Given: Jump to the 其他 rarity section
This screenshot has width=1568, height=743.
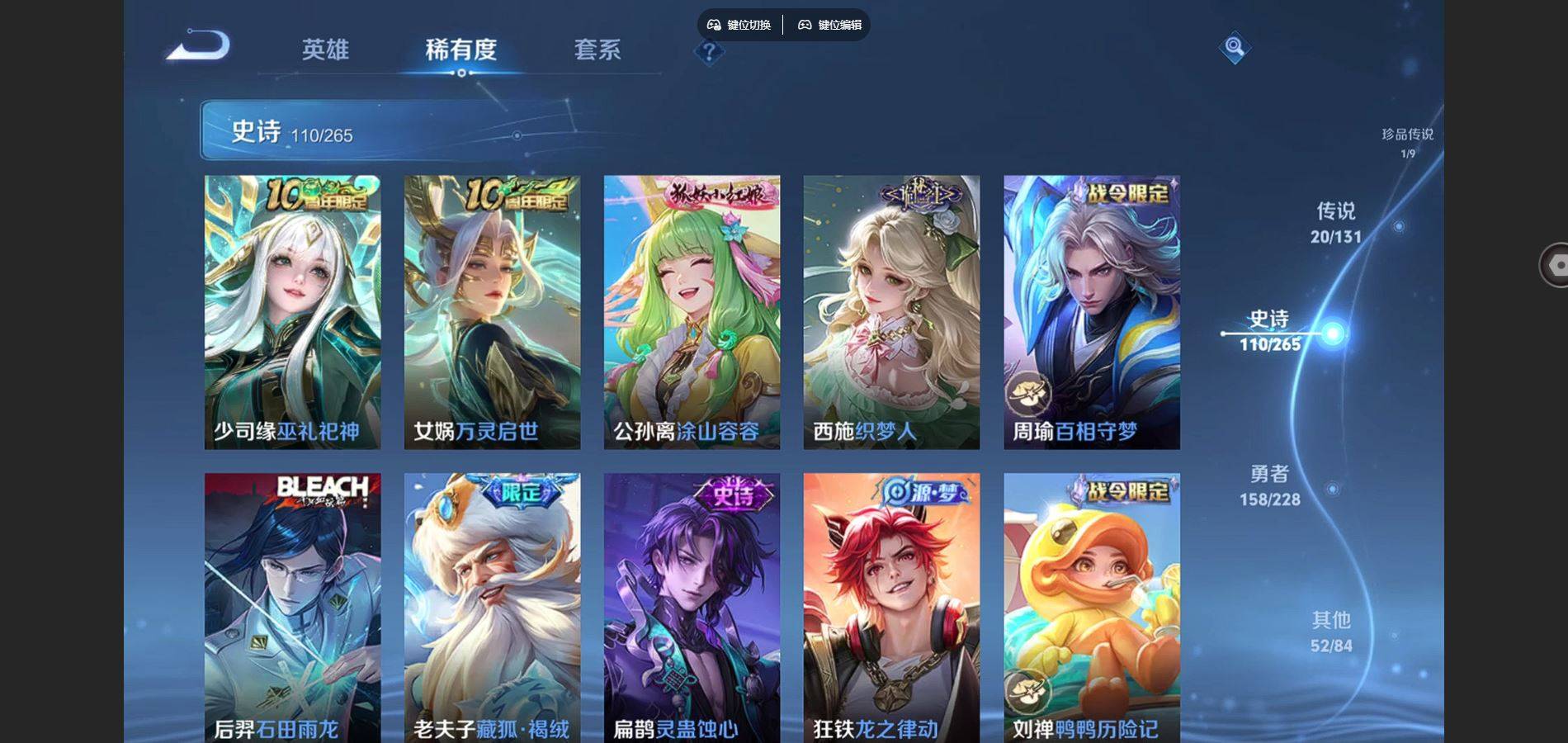Looking at the screenshot, I should (x=1331, y=632).
